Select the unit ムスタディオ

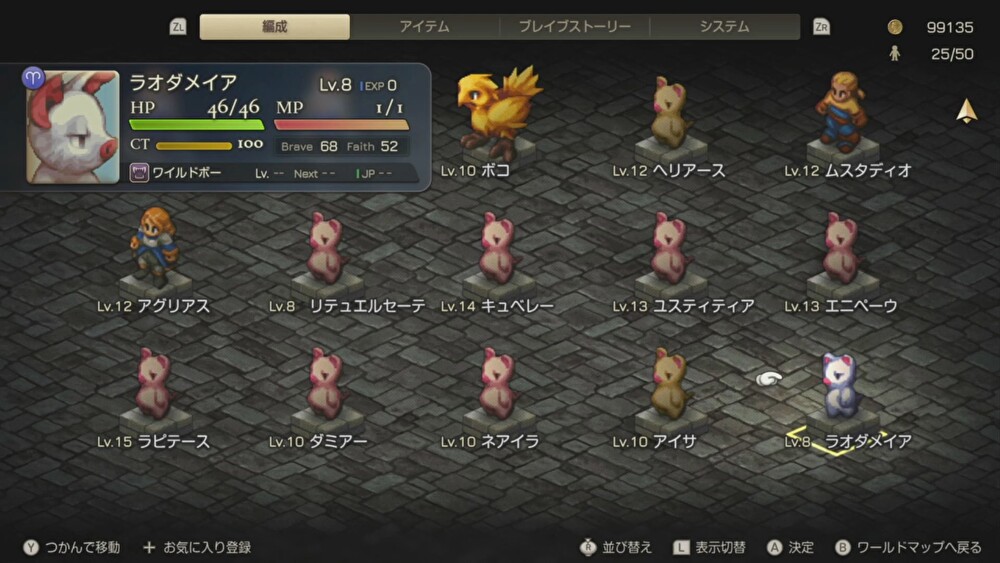[x=842, y=110]
